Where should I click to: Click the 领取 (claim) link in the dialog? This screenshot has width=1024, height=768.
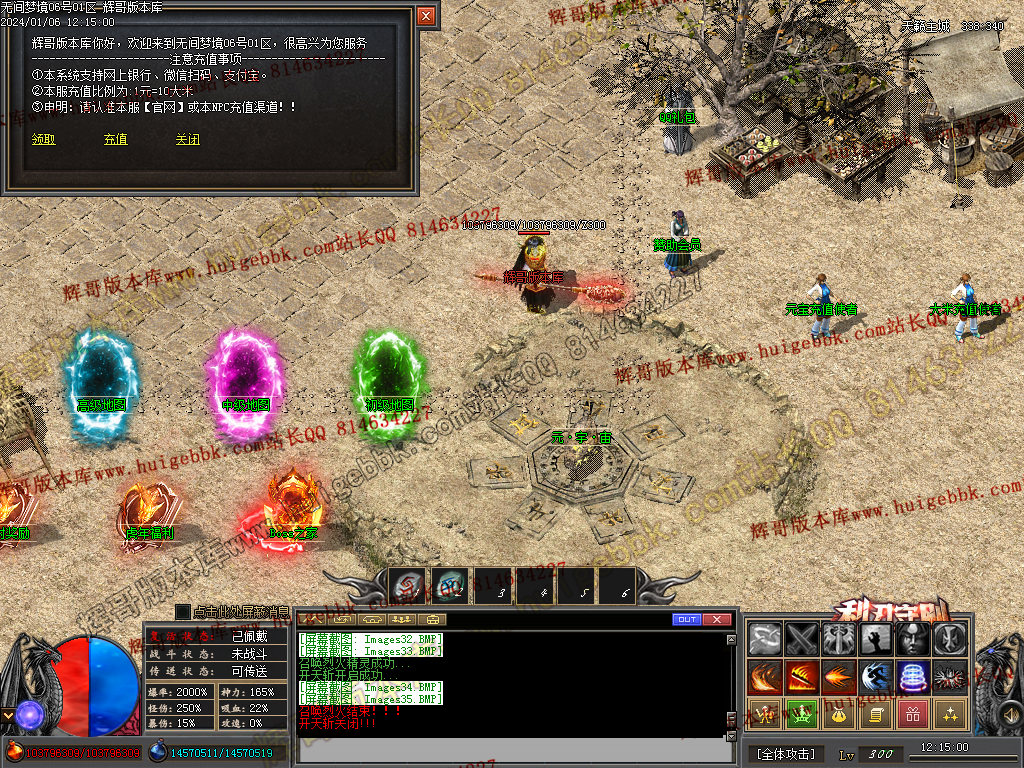[x=43, y=140]
